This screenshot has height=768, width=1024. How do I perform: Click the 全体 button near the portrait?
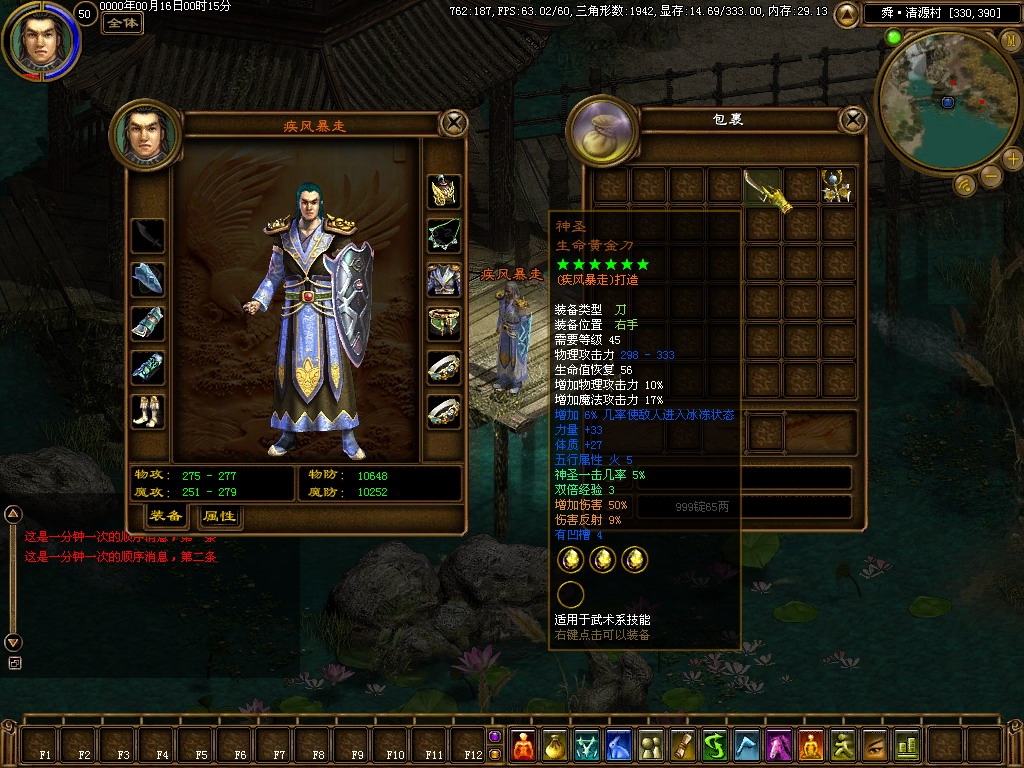[122, 22]
